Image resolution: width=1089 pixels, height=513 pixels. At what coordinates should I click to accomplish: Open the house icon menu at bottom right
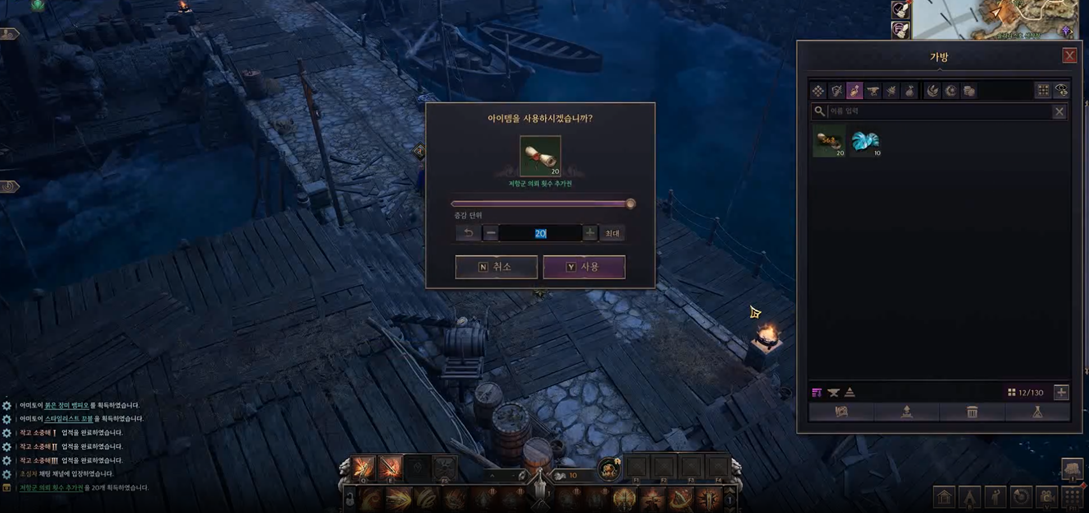click(944, 497)
